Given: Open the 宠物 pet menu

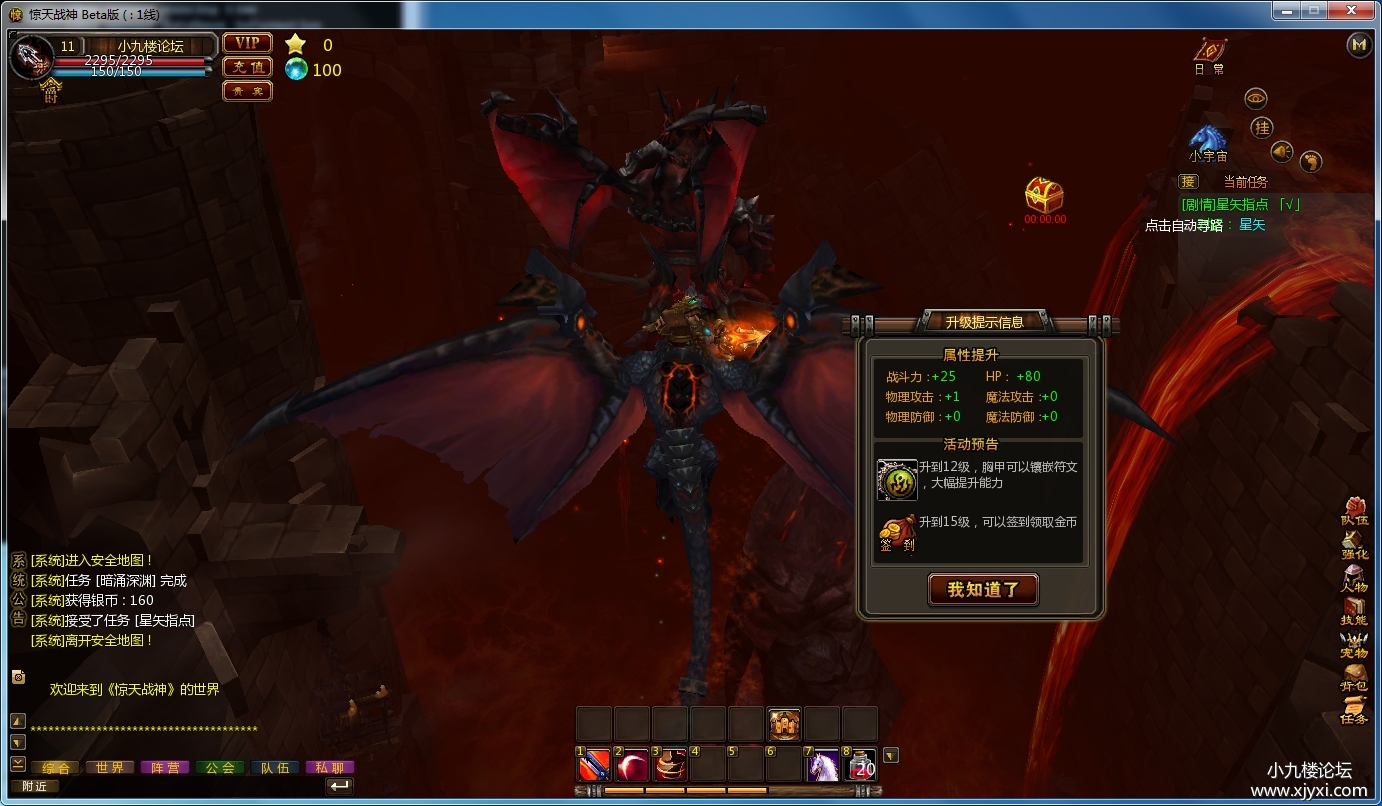Looking at the screenshot, I should tap(1354, 644).
